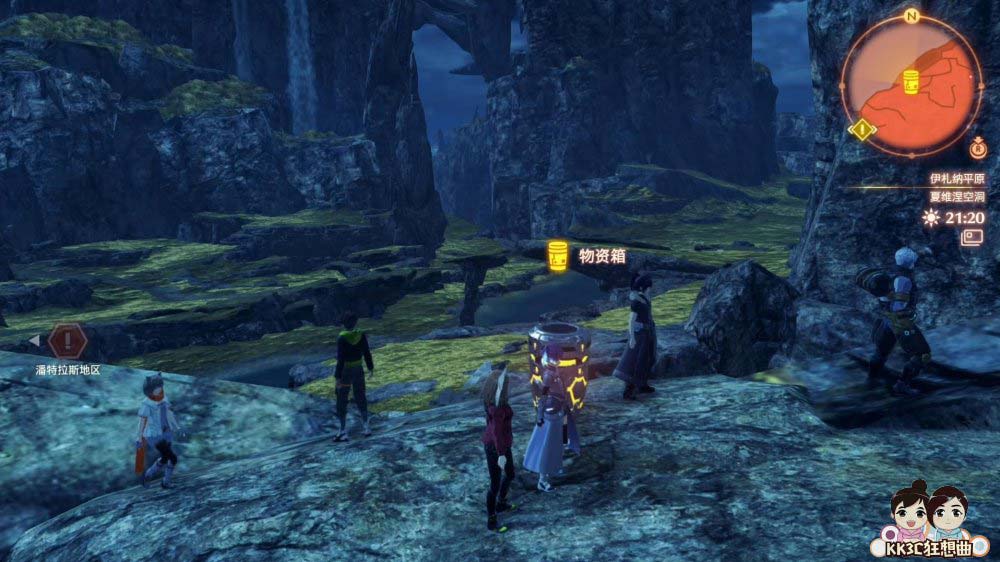This screenshot has height=562, width=1000.
Task: Click the 物资箱 supply crate label
Action: [602, 256]
